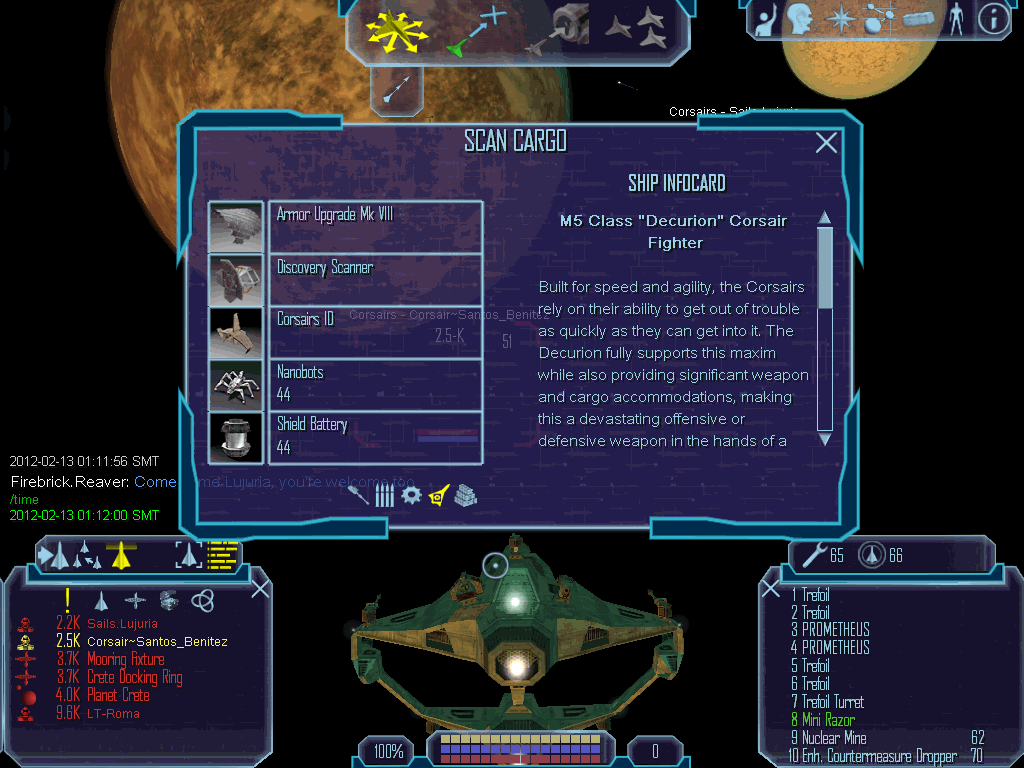Open the nav map compass star icon
Viewport: 1024px width, 768px height.
pos(841,19)
